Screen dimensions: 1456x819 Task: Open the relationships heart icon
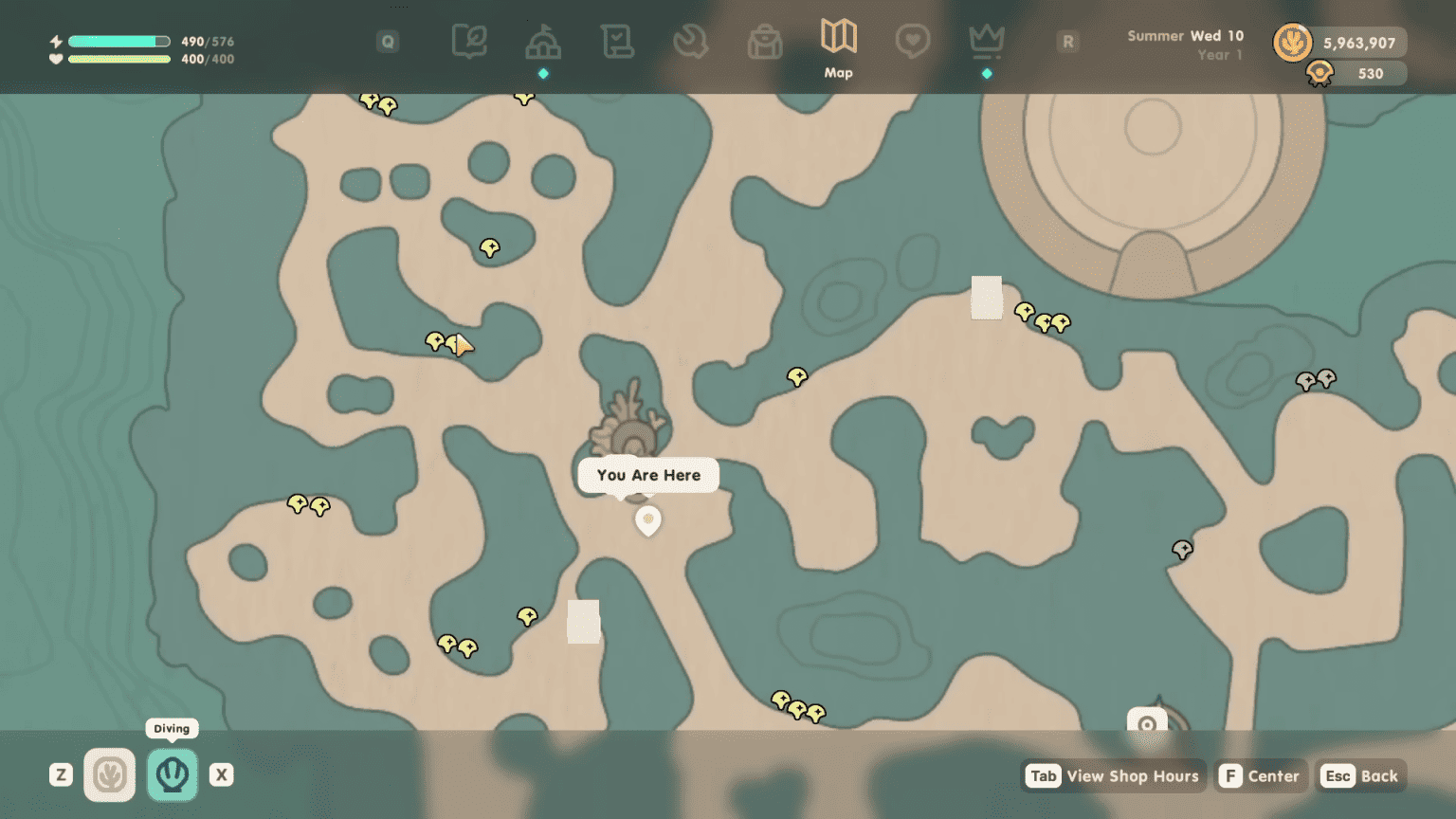(912, 42)
